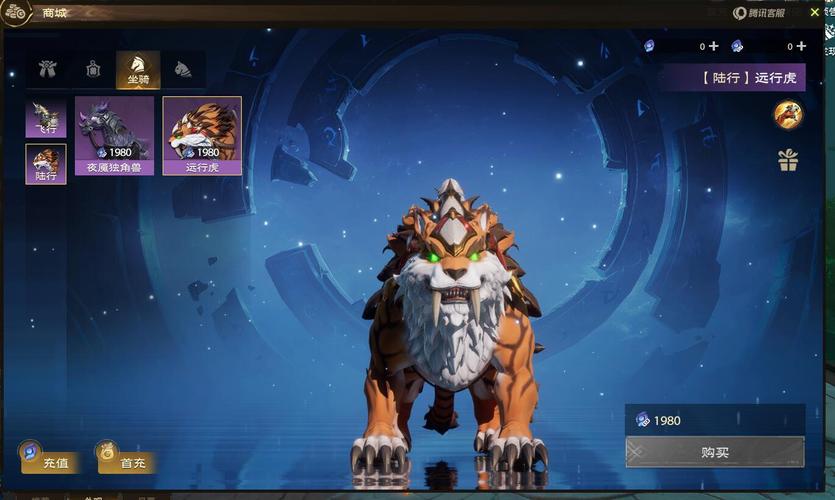The width and height of the screenshot is (835, 500).
Task: Buy the mount with the 购买 button
Action: point(715,452)
